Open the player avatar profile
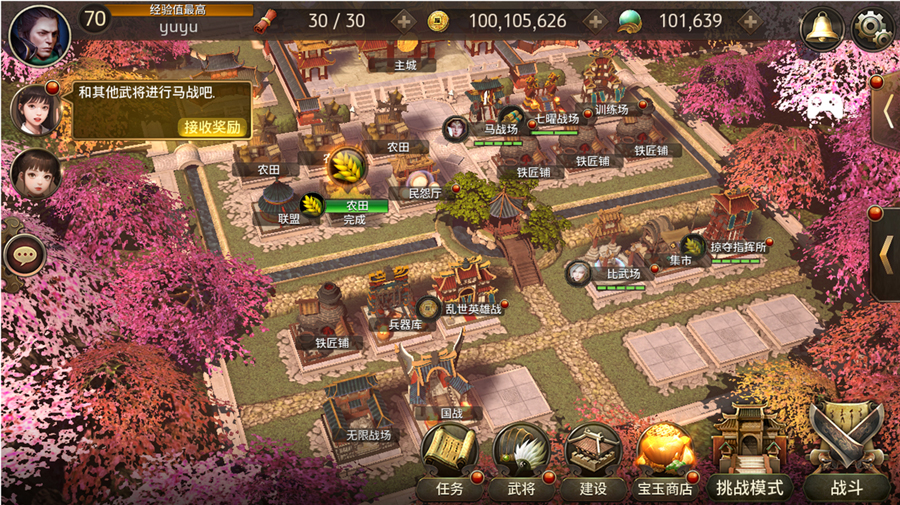900x505 pixels. [x=38, y=34]
